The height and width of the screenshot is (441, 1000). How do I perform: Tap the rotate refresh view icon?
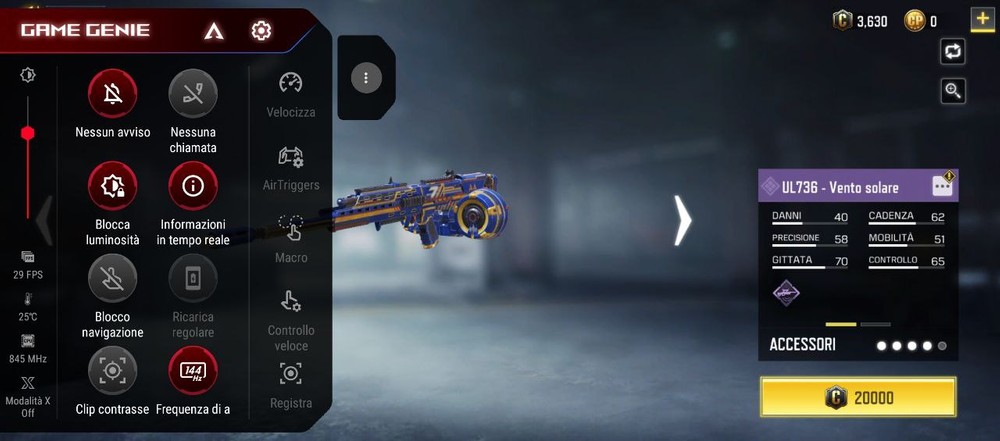(x=953, y=52)
